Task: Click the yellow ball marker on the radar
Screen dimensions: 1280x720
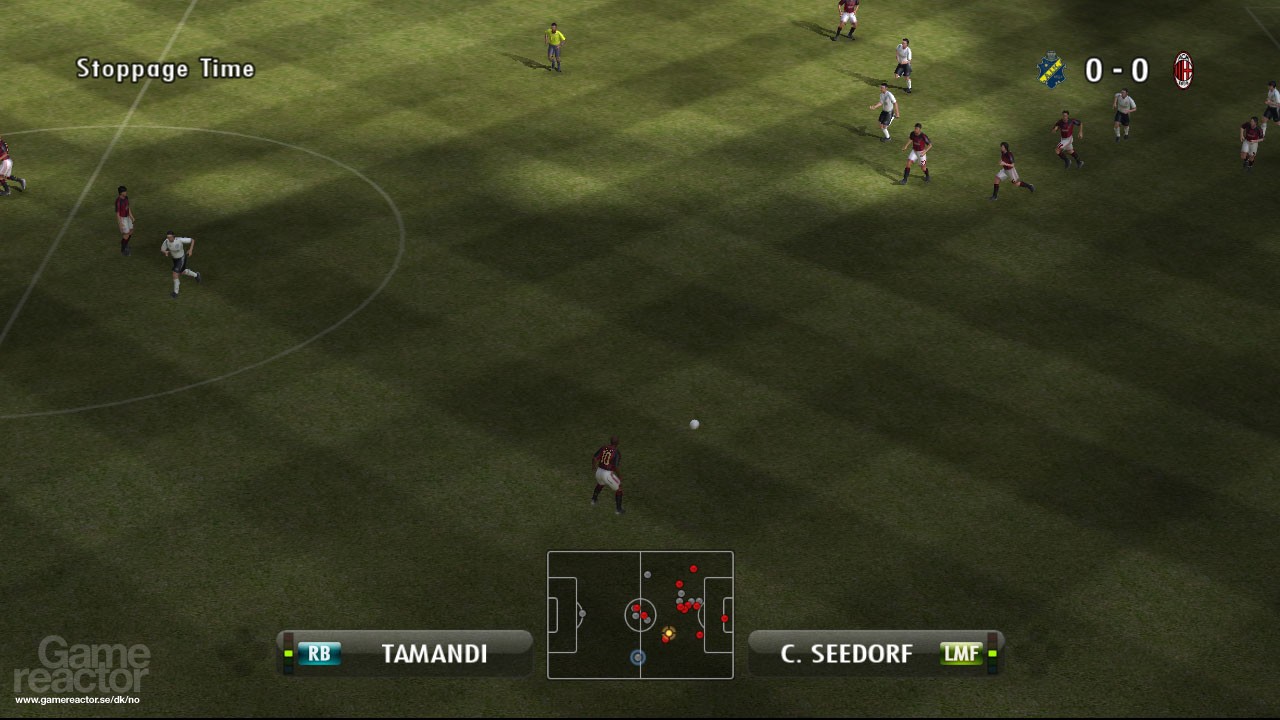Action: point(669,632)
